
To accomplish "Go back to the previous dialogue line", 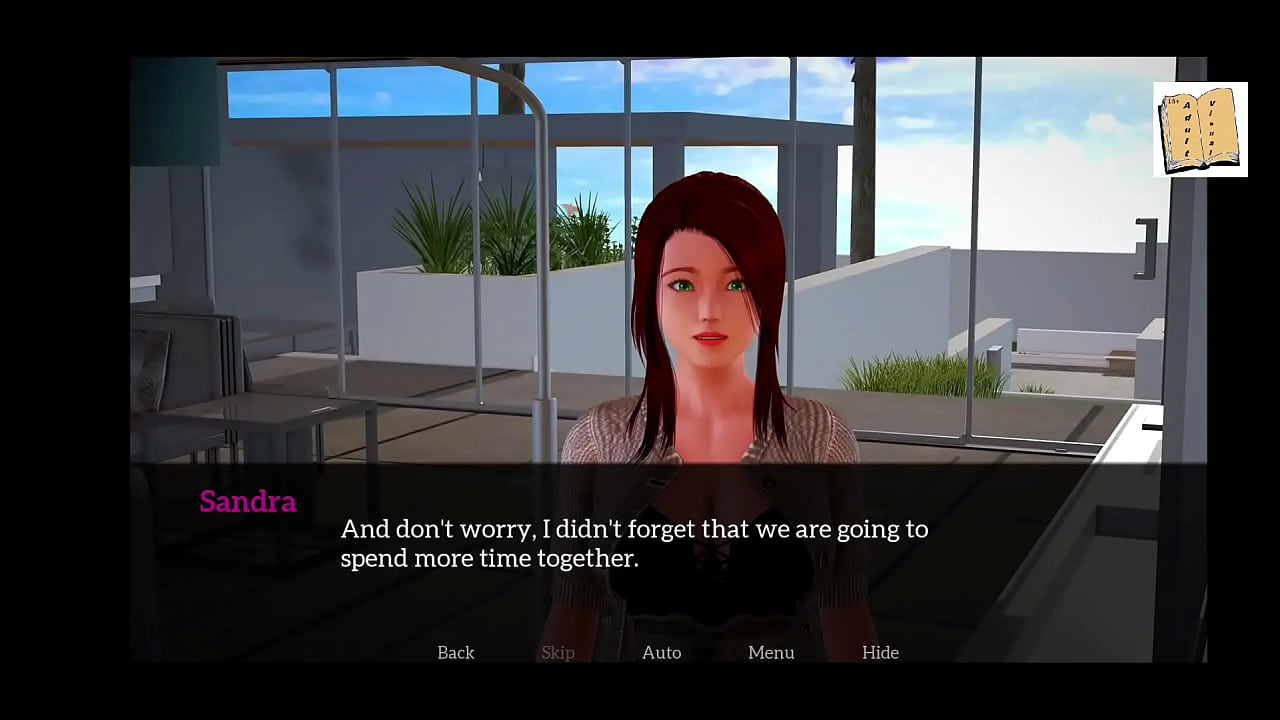I will (456, 652).
